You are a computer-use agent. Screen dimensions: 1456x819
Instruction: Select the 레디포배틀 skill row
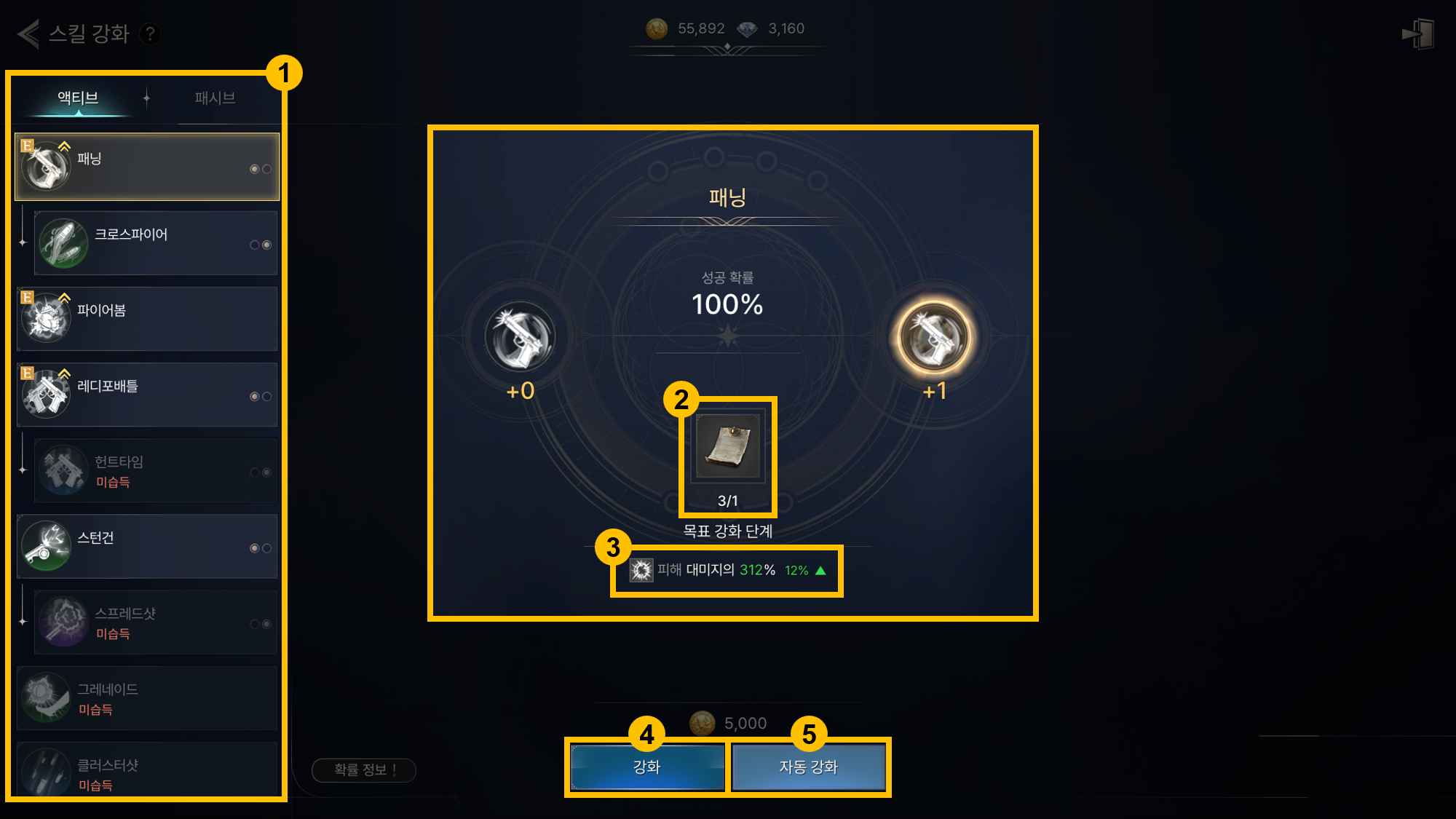tap(147, 395)
